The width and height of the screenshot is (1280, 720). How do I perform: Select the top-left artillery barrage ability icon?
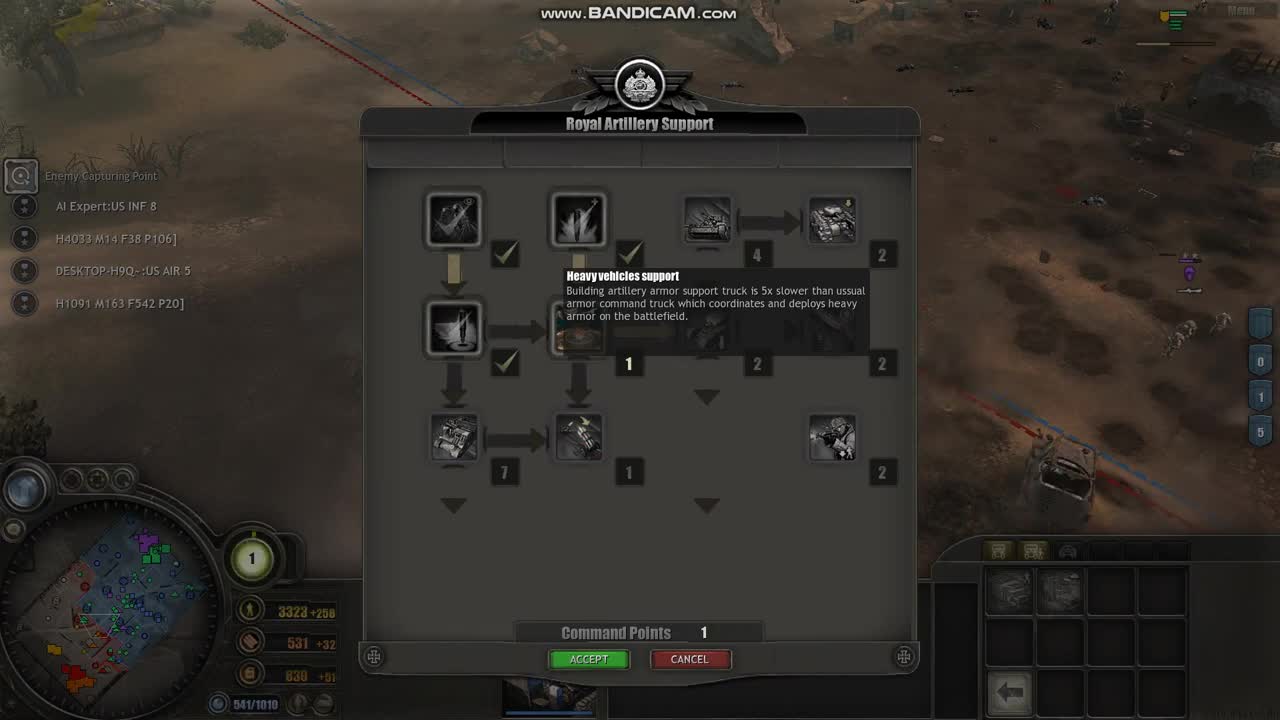(454, 219)
